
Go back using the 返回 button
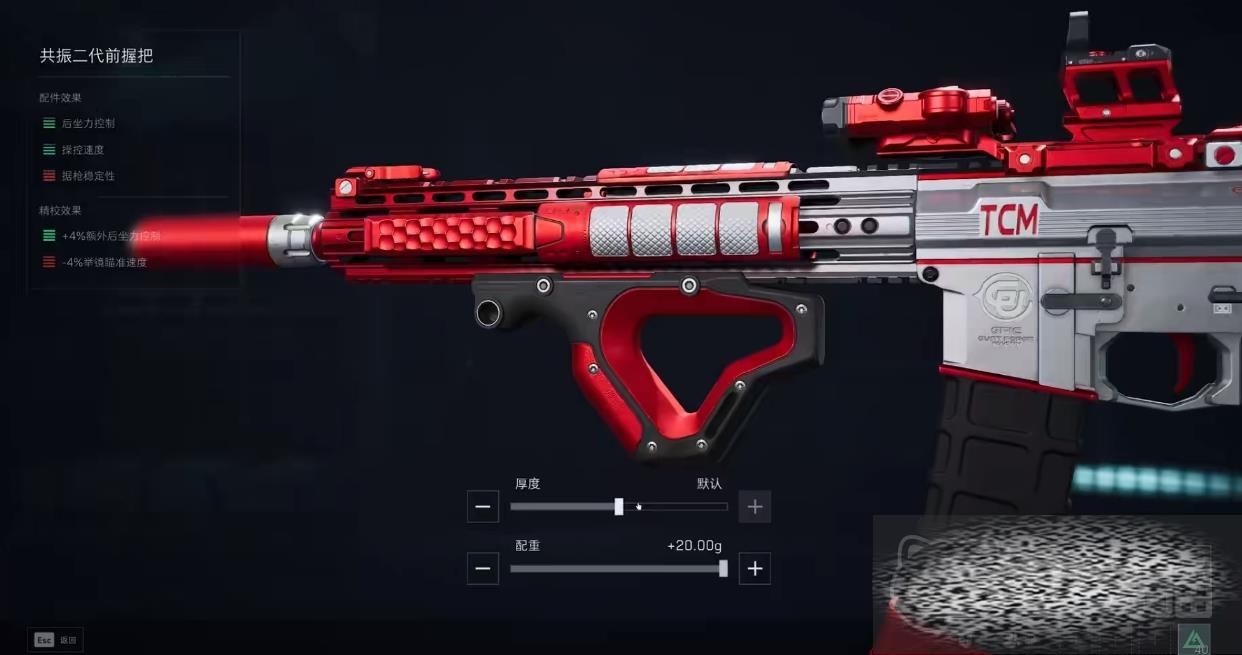tap(56, 640)
